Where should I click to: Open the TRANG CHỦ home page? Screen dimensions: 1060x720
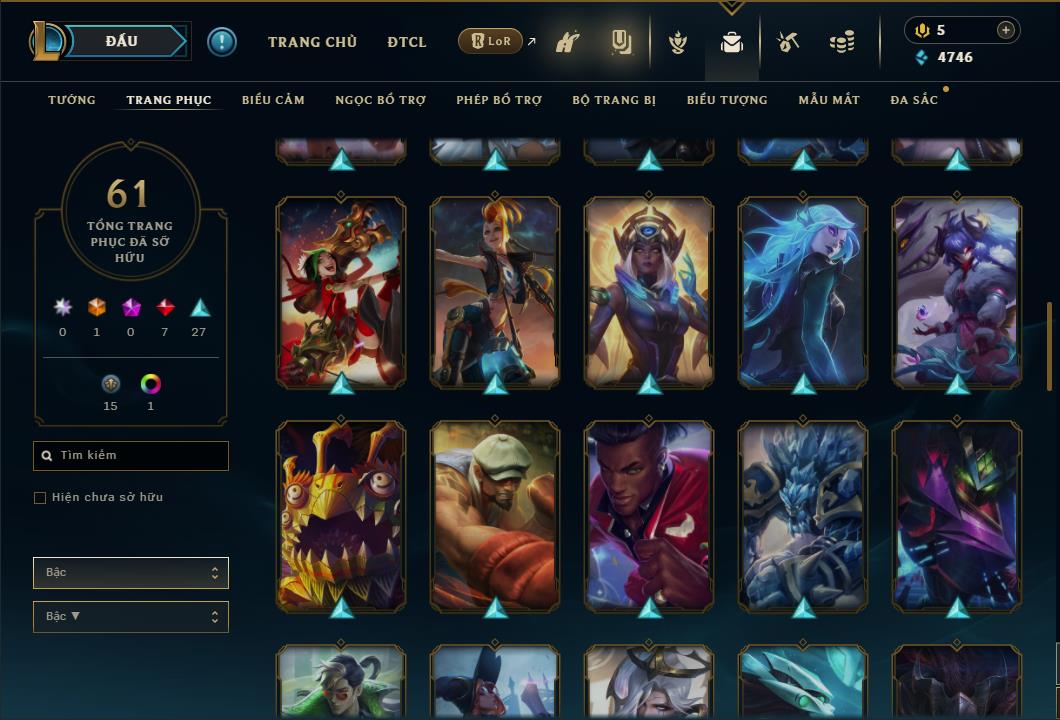312,42
